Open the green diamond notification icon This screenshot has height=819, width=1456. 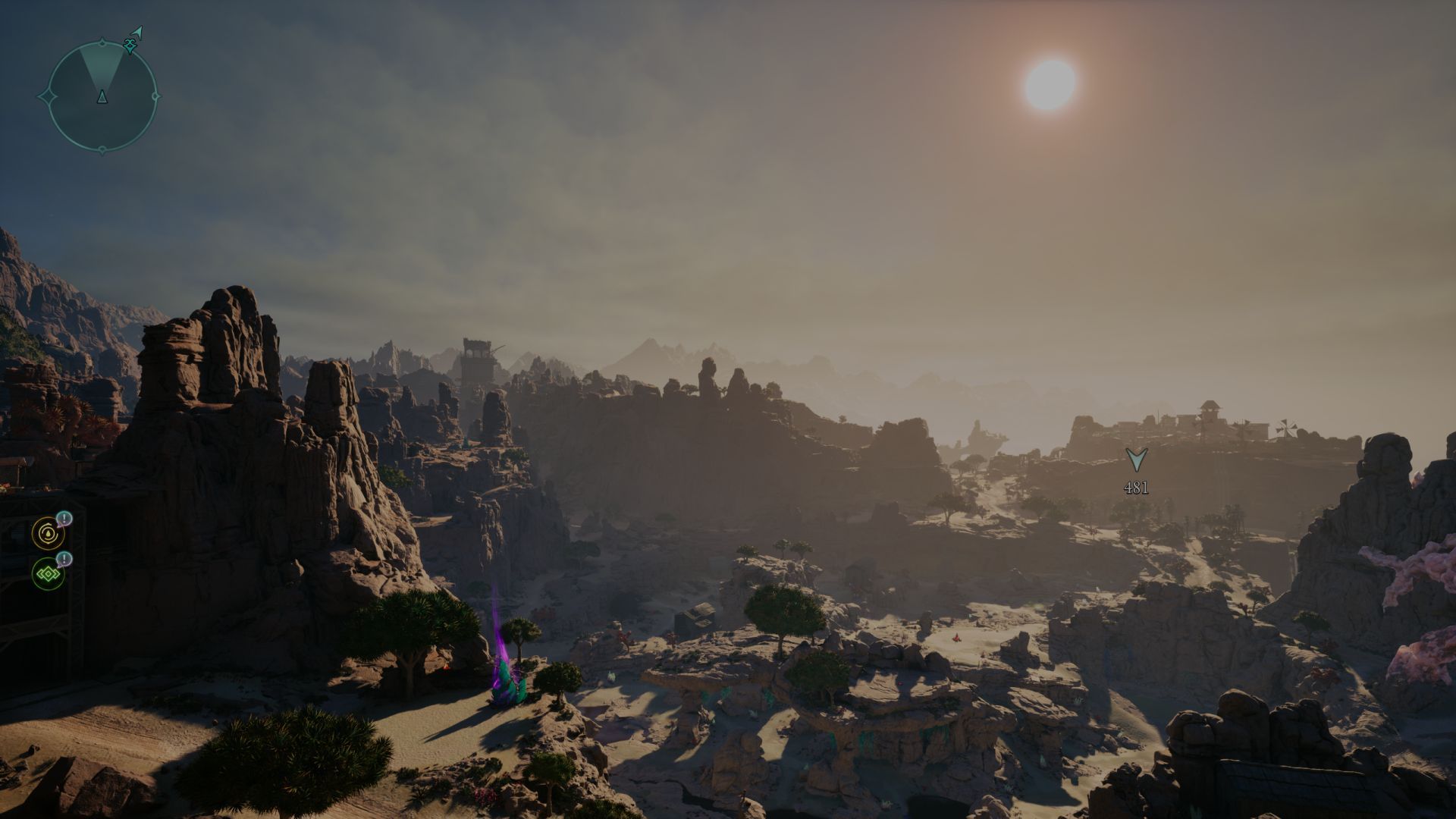pos(48,575)
